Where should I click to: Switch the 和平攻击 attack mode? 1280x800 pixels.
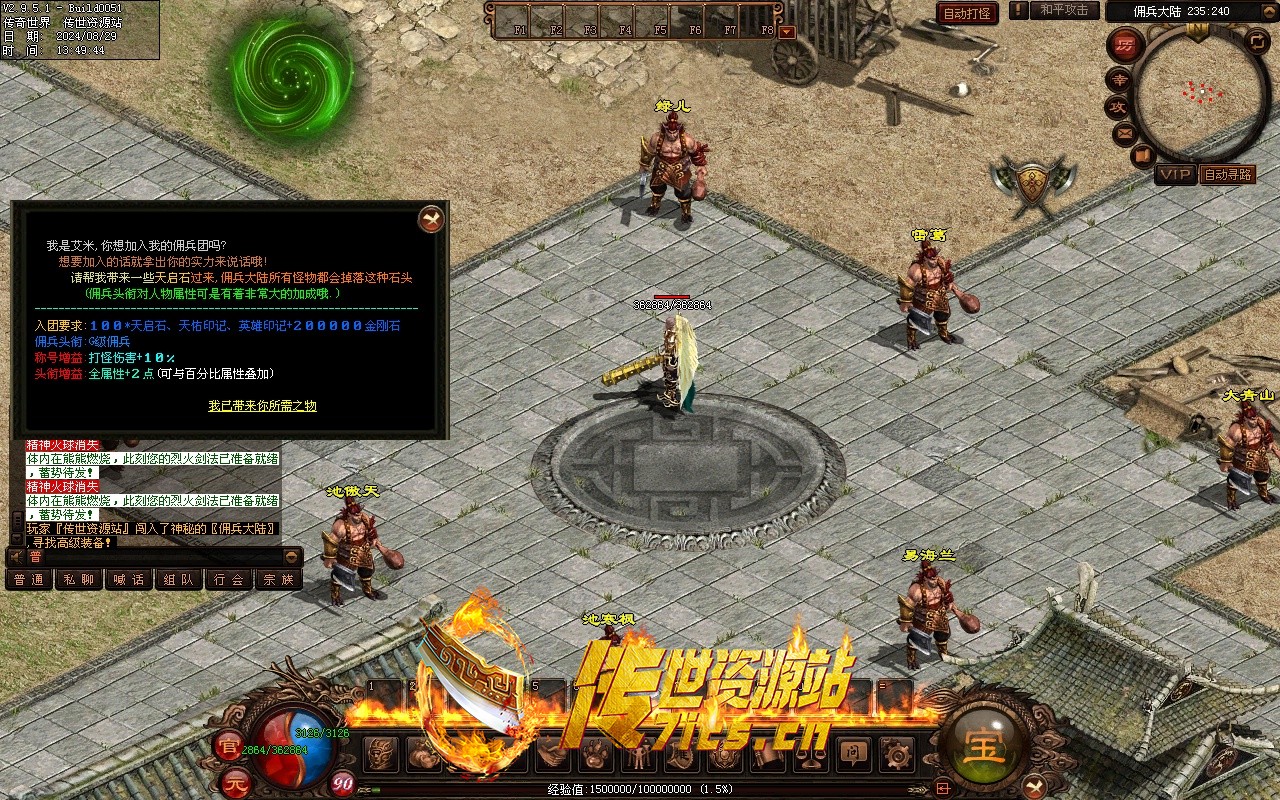(x=1064, y=10)
